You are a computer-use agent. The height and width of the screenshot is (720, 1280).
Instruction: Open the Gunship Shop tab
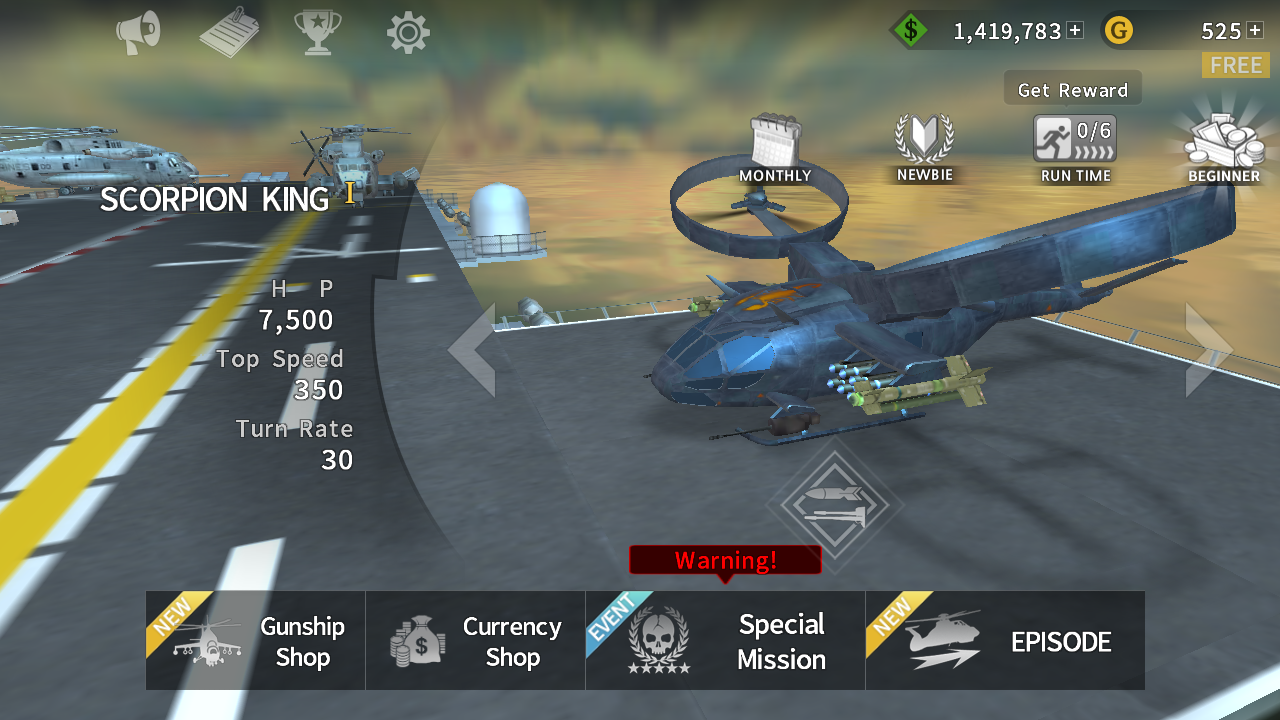point(254,640)
